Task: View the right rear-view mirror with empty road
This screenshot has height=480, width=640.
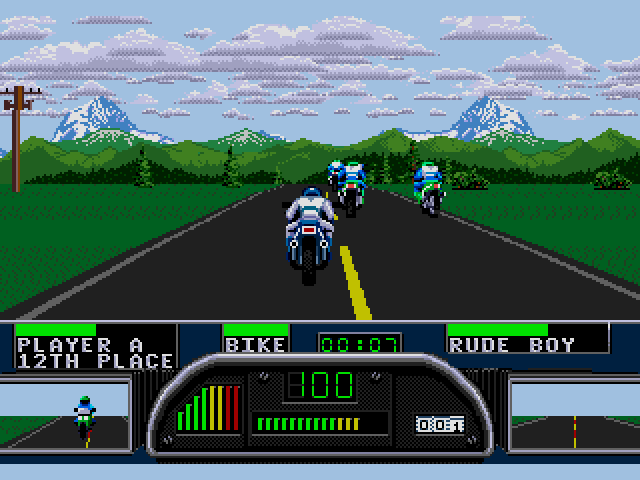Action: tap(574, 412)
